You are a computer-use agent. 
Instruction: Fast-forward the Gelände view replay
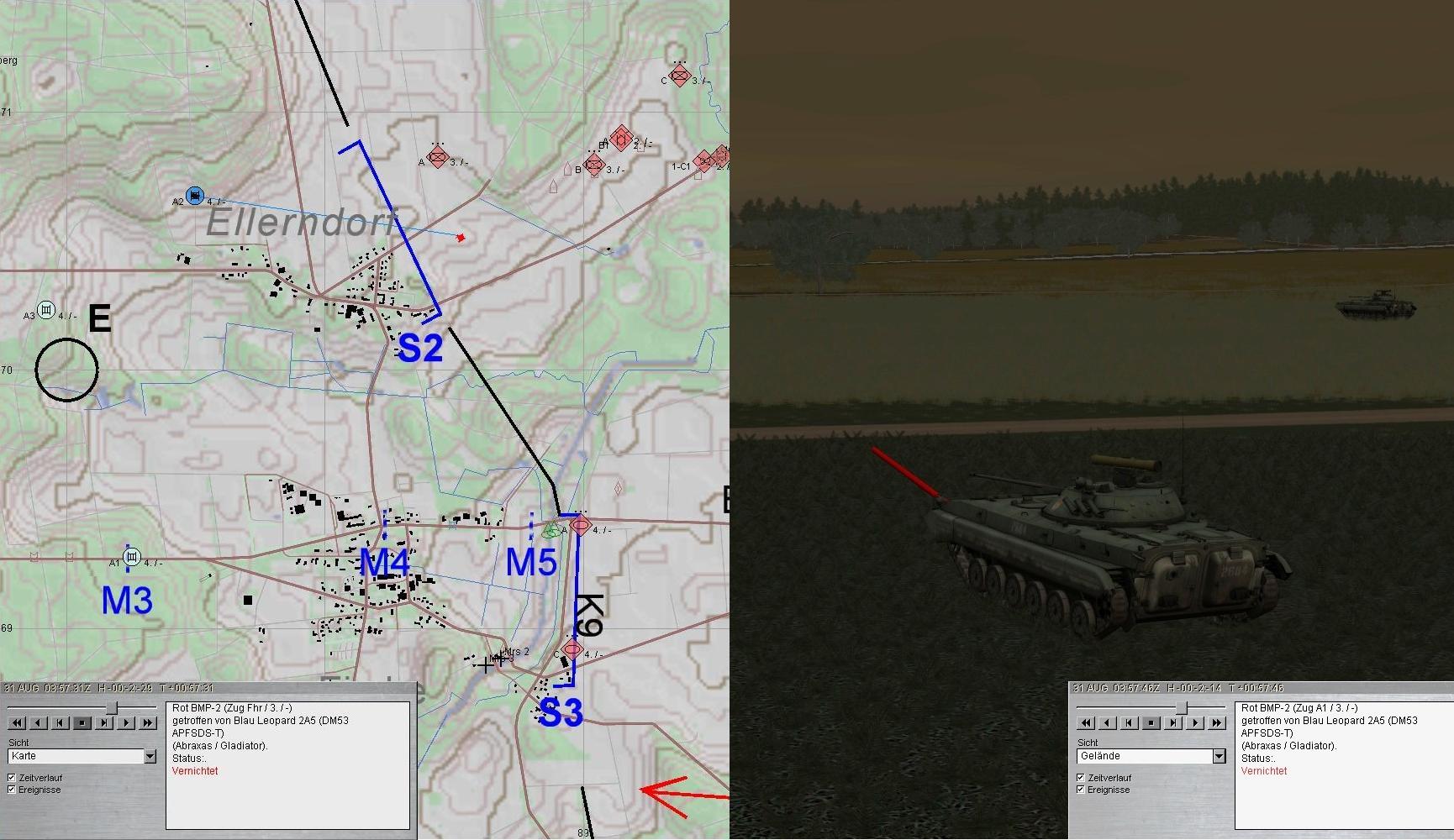tap(1217, 722)
